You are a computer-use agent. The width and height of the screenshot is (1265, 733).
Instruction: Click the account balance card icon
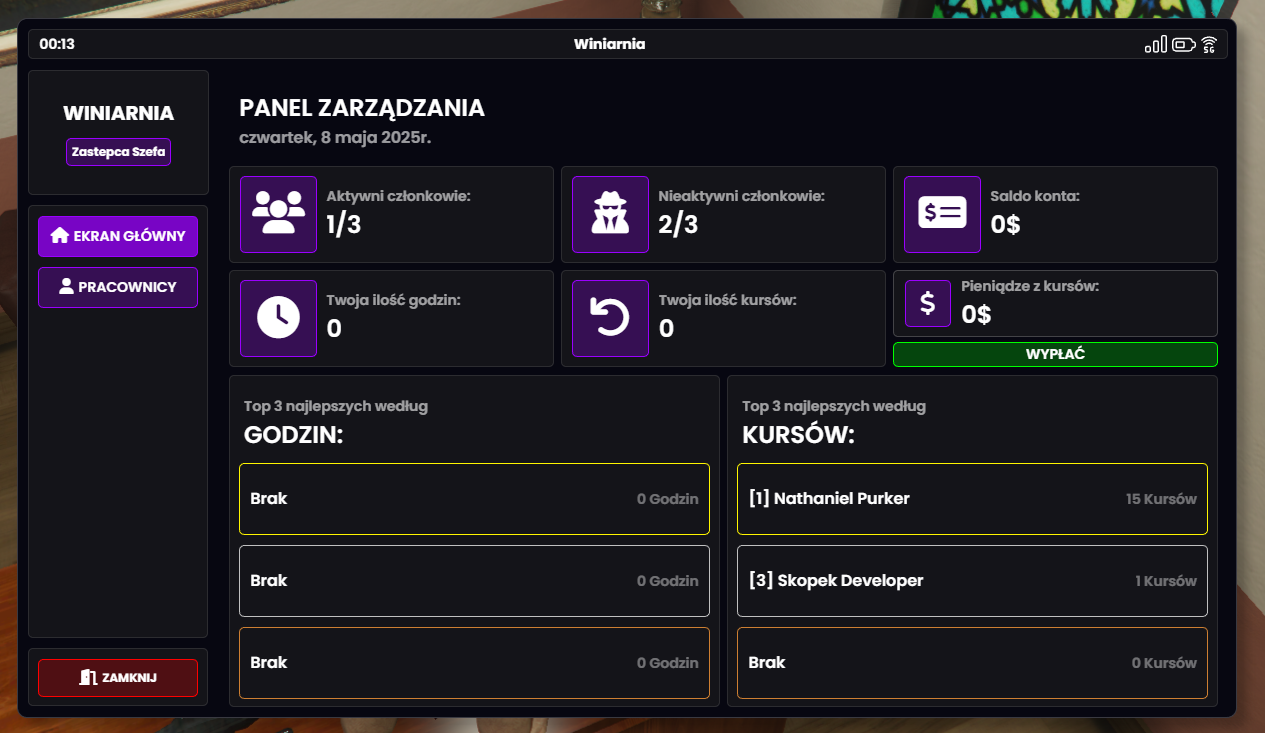click(x=942, y=214)
